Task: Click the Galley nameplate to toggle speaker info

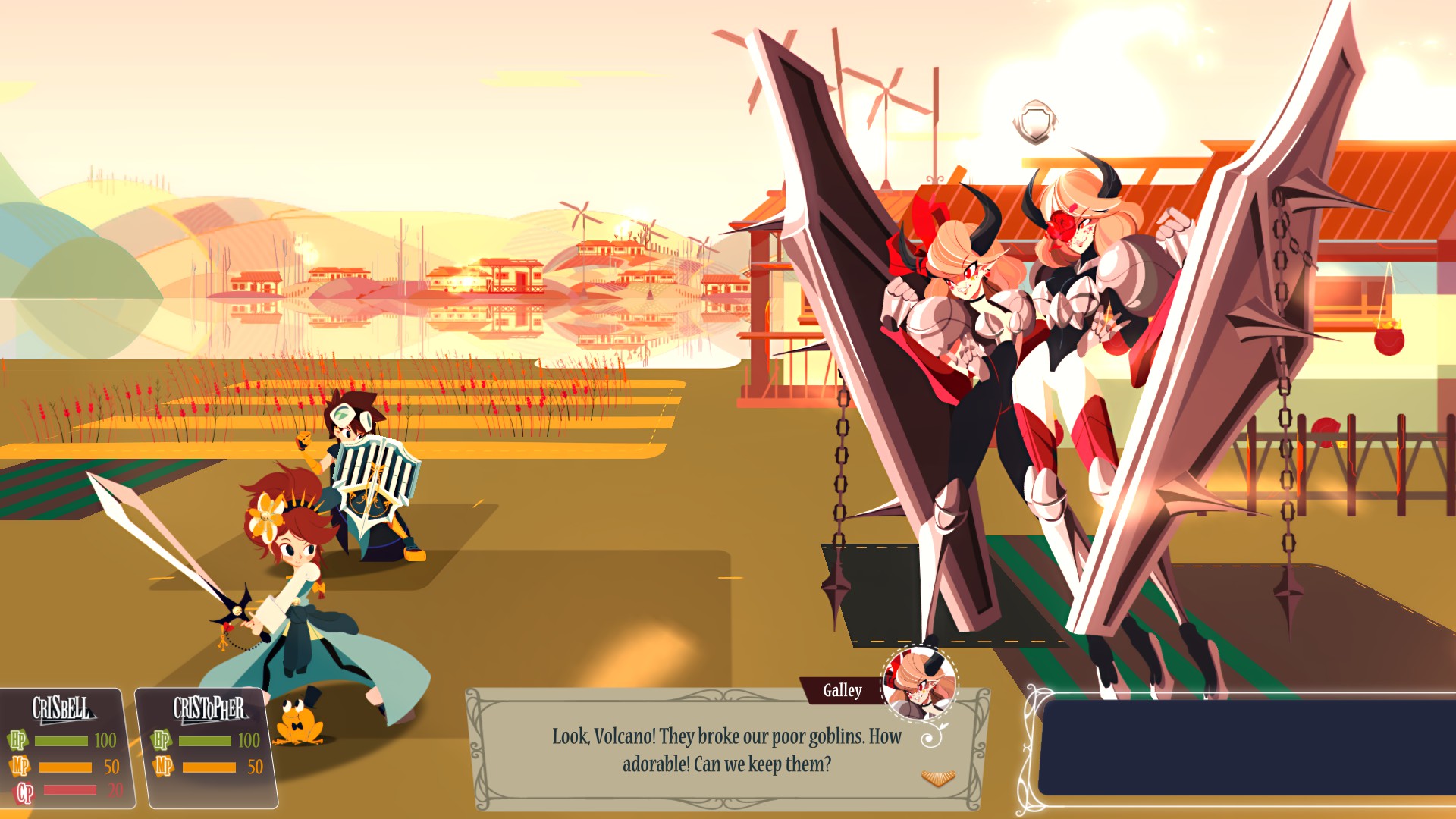Action: pyautogui.click(x=842, y=690)
